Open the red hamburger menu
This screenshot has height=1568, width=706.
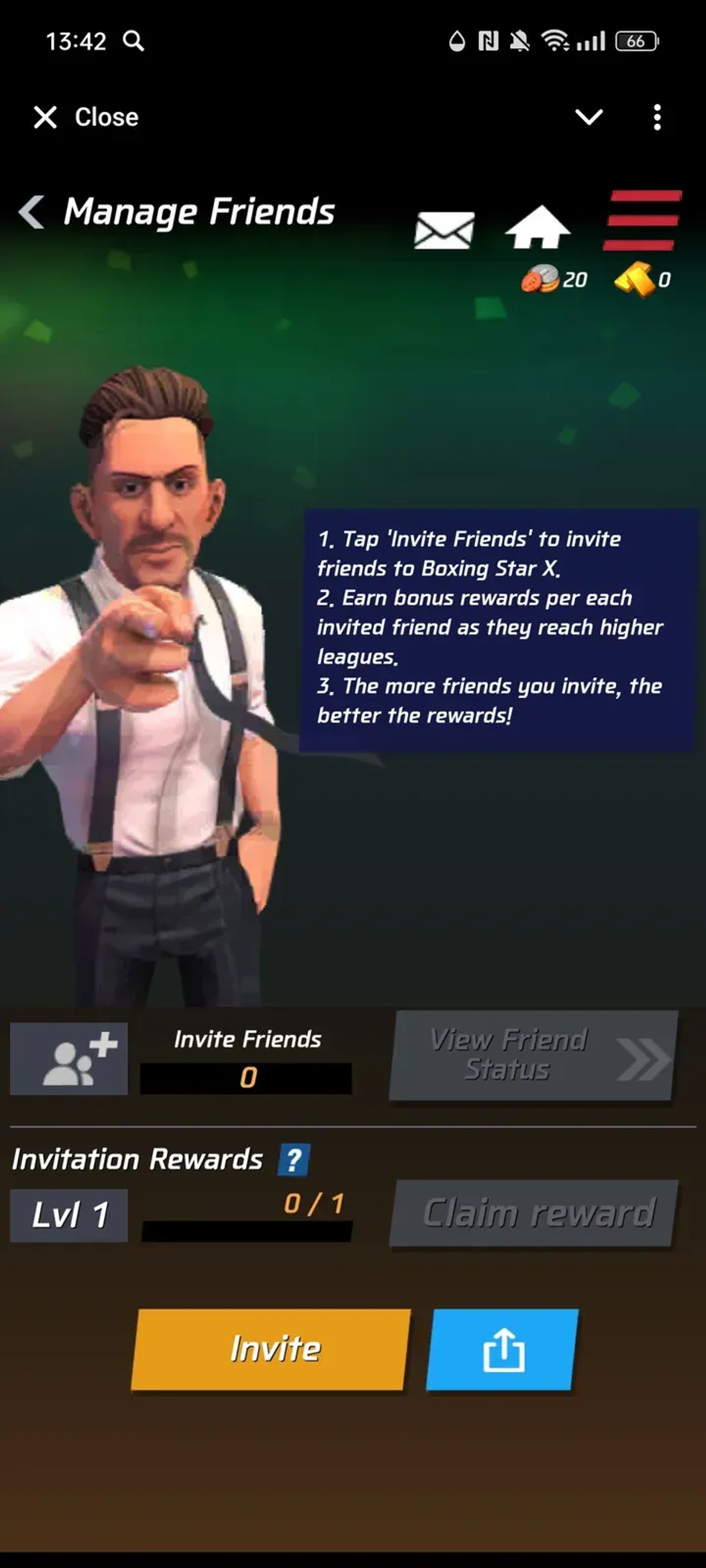[640, 220]
